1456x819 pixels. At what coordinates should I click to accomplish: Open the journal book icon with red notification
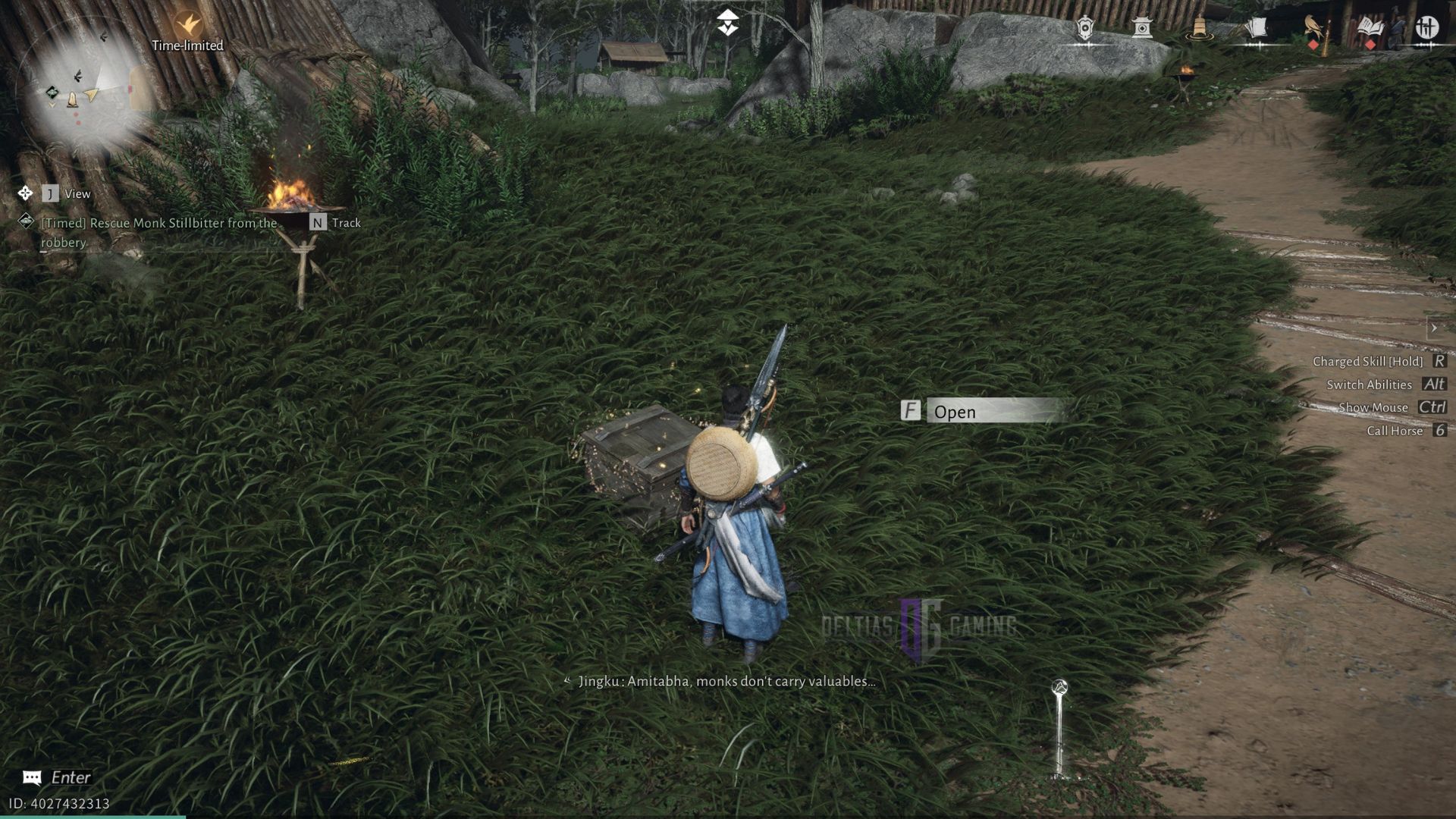point(1369,27)
